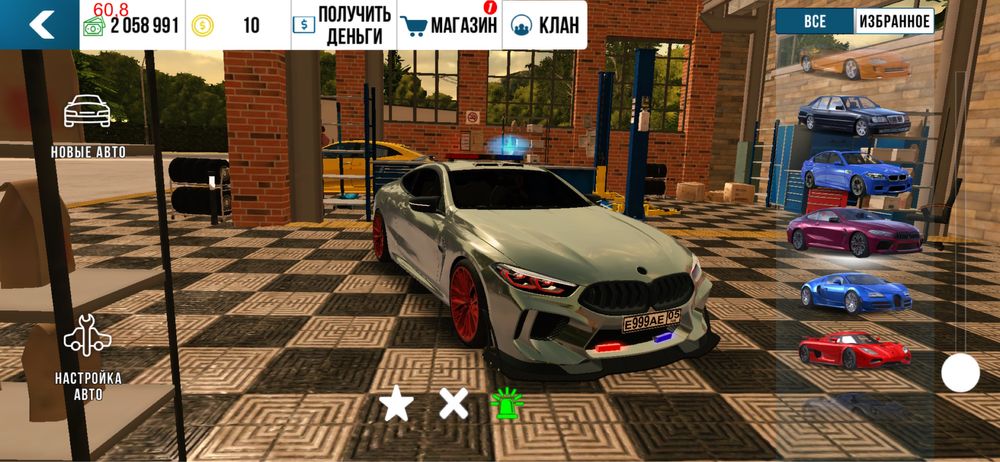This screenshot has height=462, width=1000.
Task: Open the Магазин shop
Action: 448,25
